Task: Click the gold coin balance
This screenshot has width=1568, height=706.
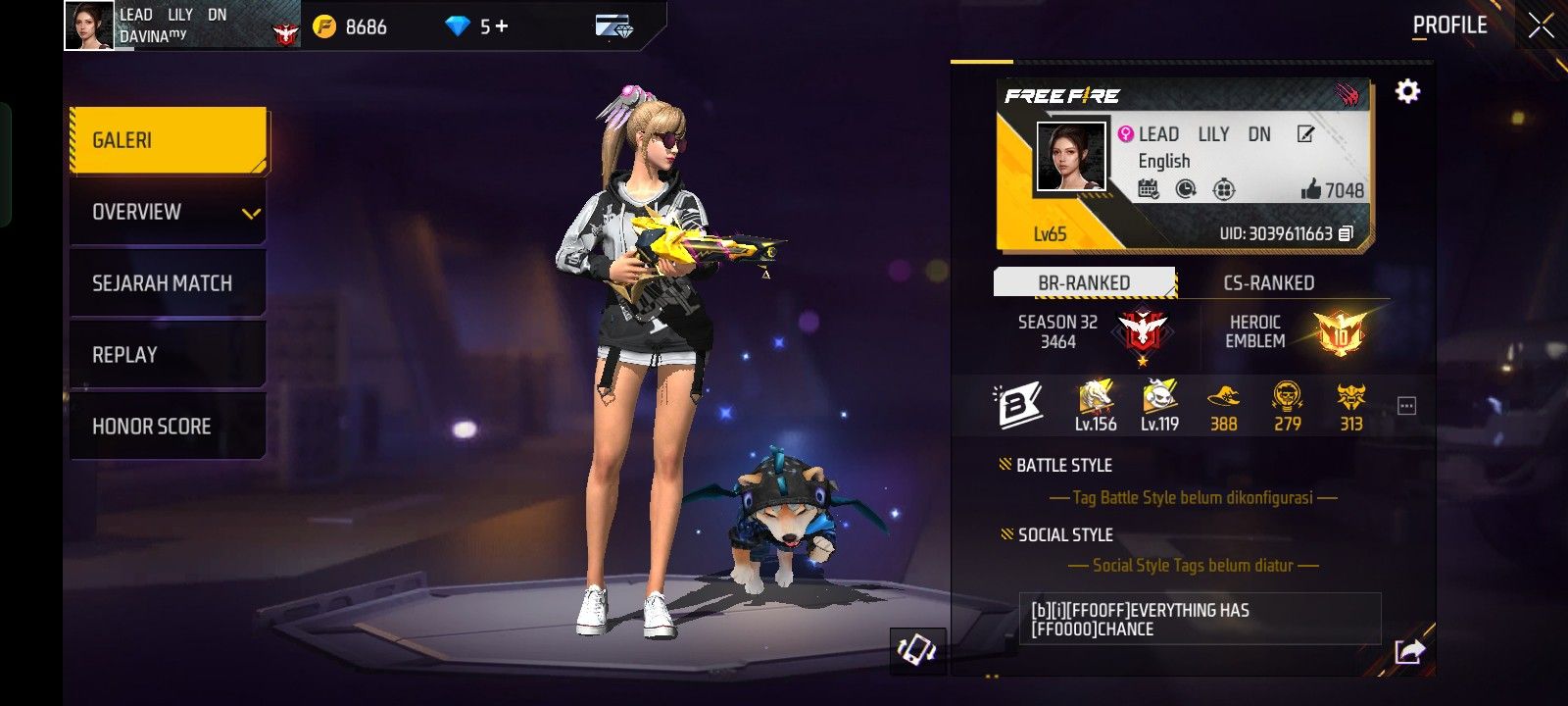Action: [x=350, y=26]
